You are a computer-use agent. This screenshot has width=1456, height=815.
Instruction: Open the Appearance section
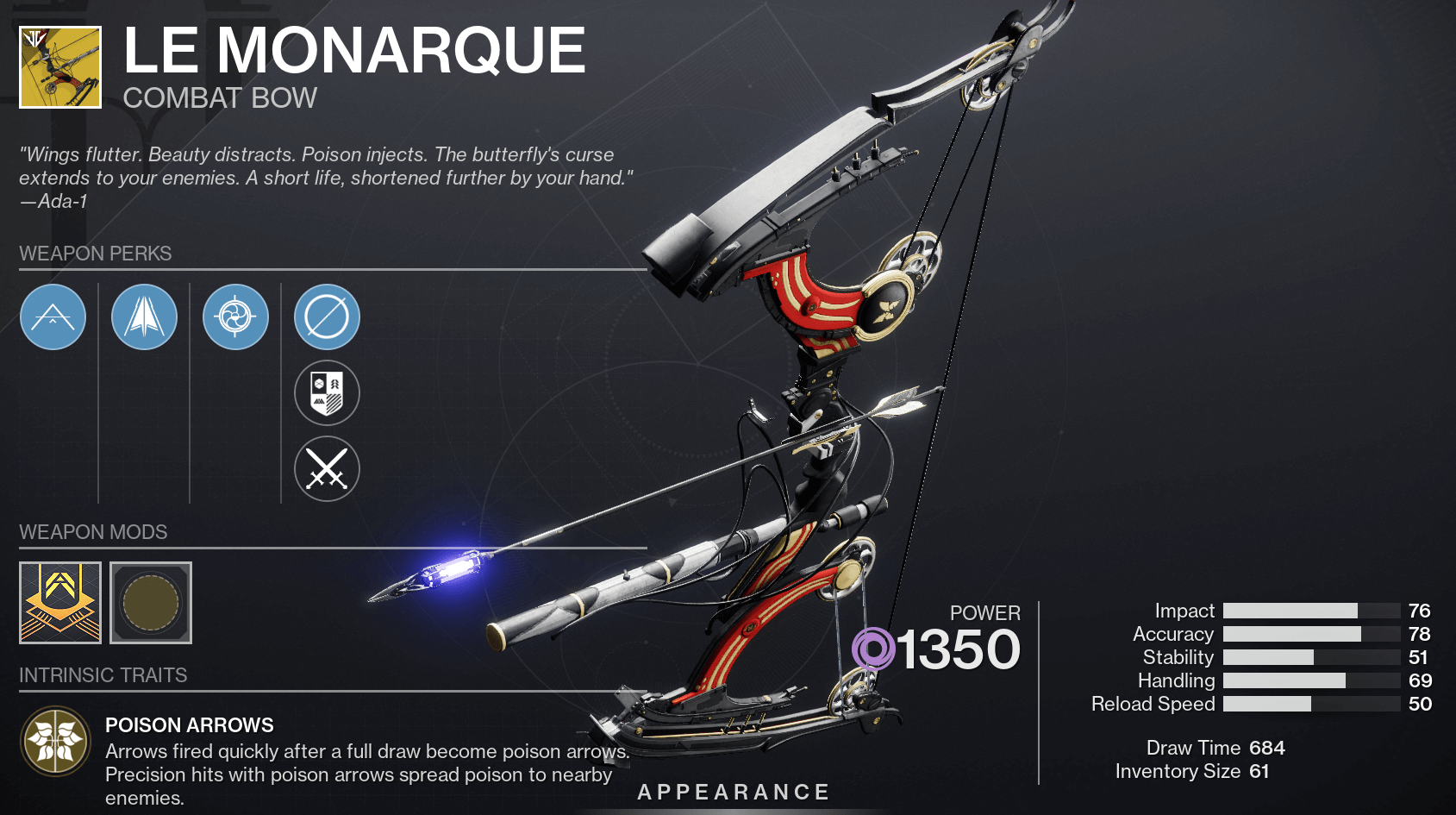pyautogui.click(x=734, y=792)
